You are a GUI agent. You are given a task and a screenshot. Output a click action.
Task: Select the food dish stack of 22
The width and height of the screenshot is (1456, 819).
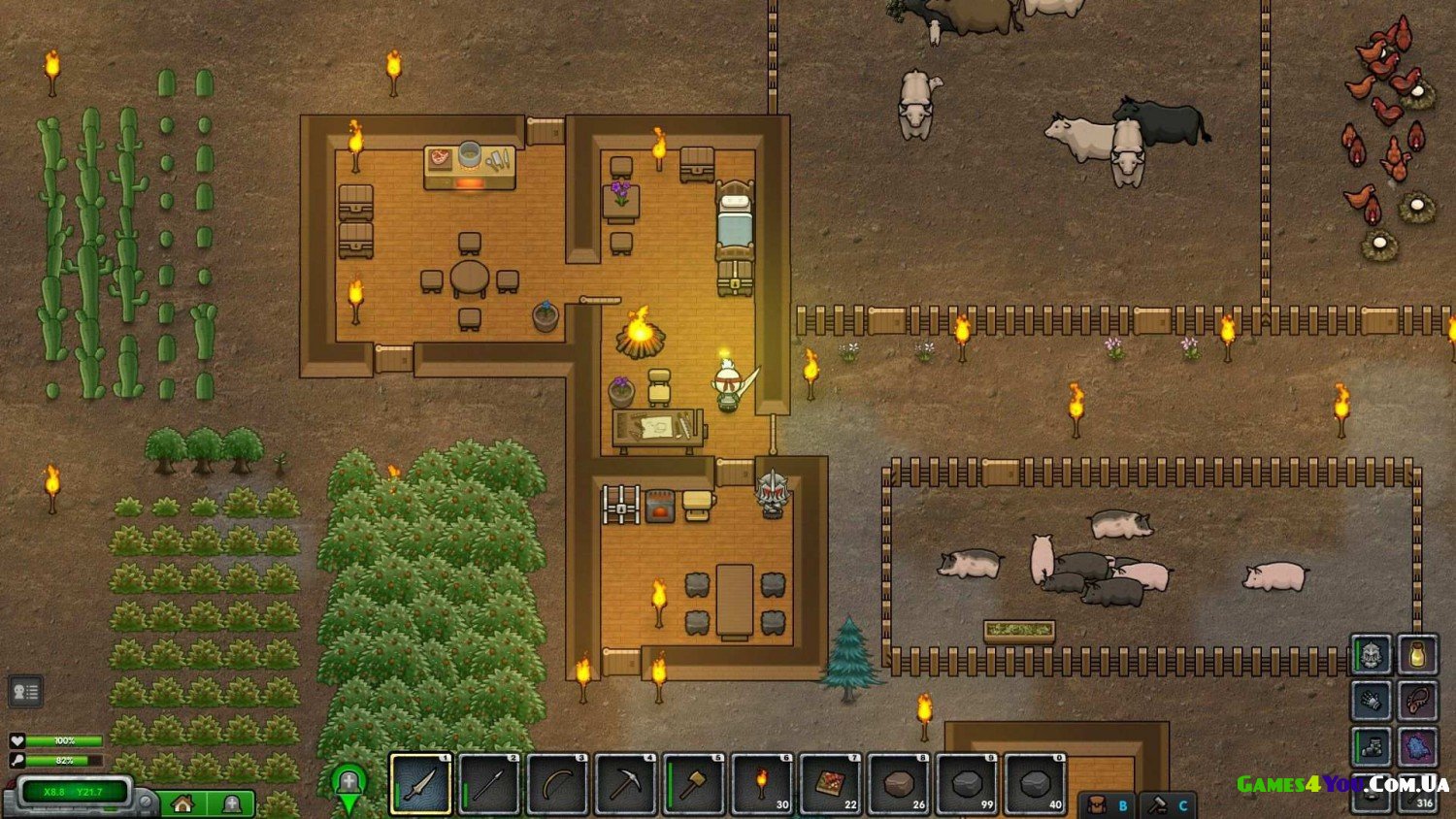click(830, 783)
